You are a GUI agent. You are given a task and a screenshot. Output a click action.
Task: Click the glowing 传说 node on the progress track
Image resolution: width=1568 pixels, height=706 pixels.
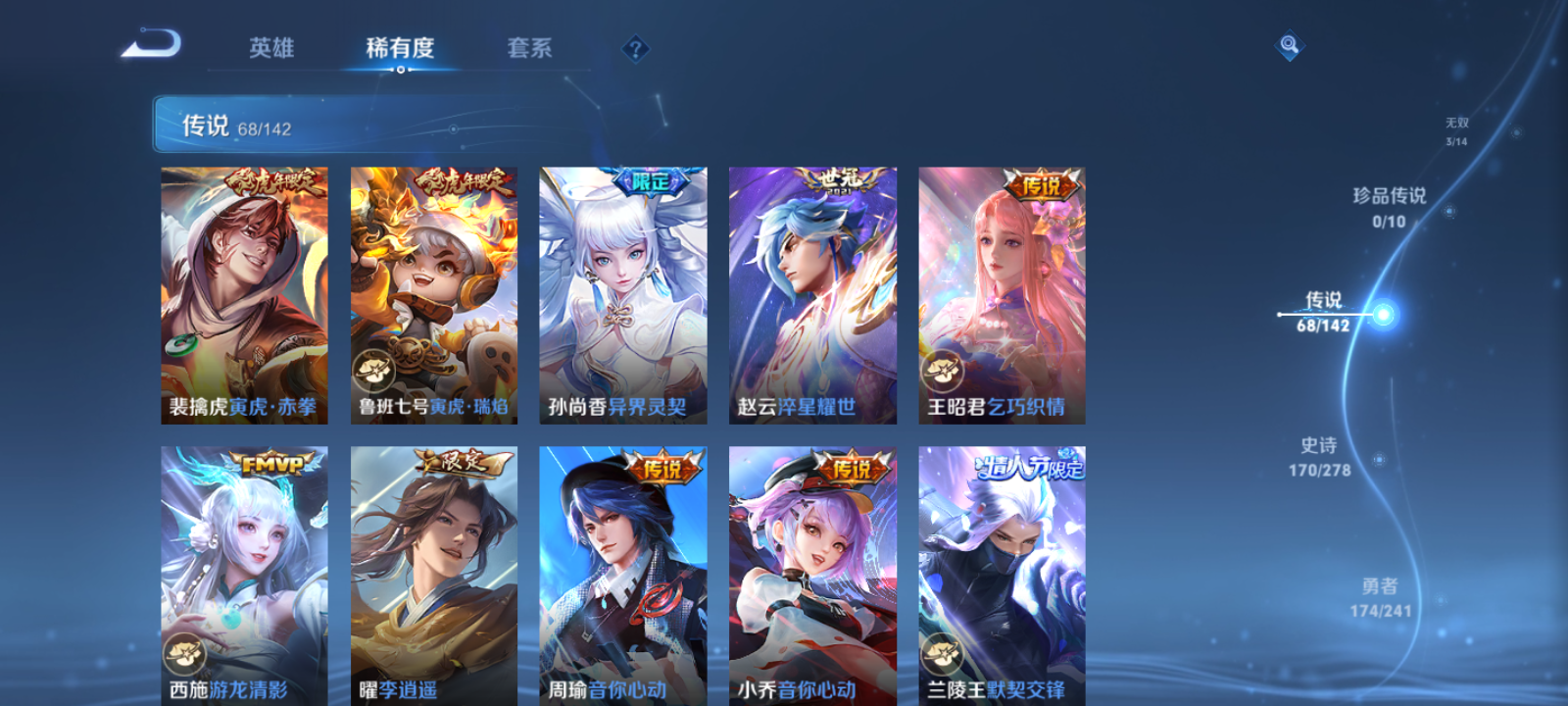(x=1382, y=312)
